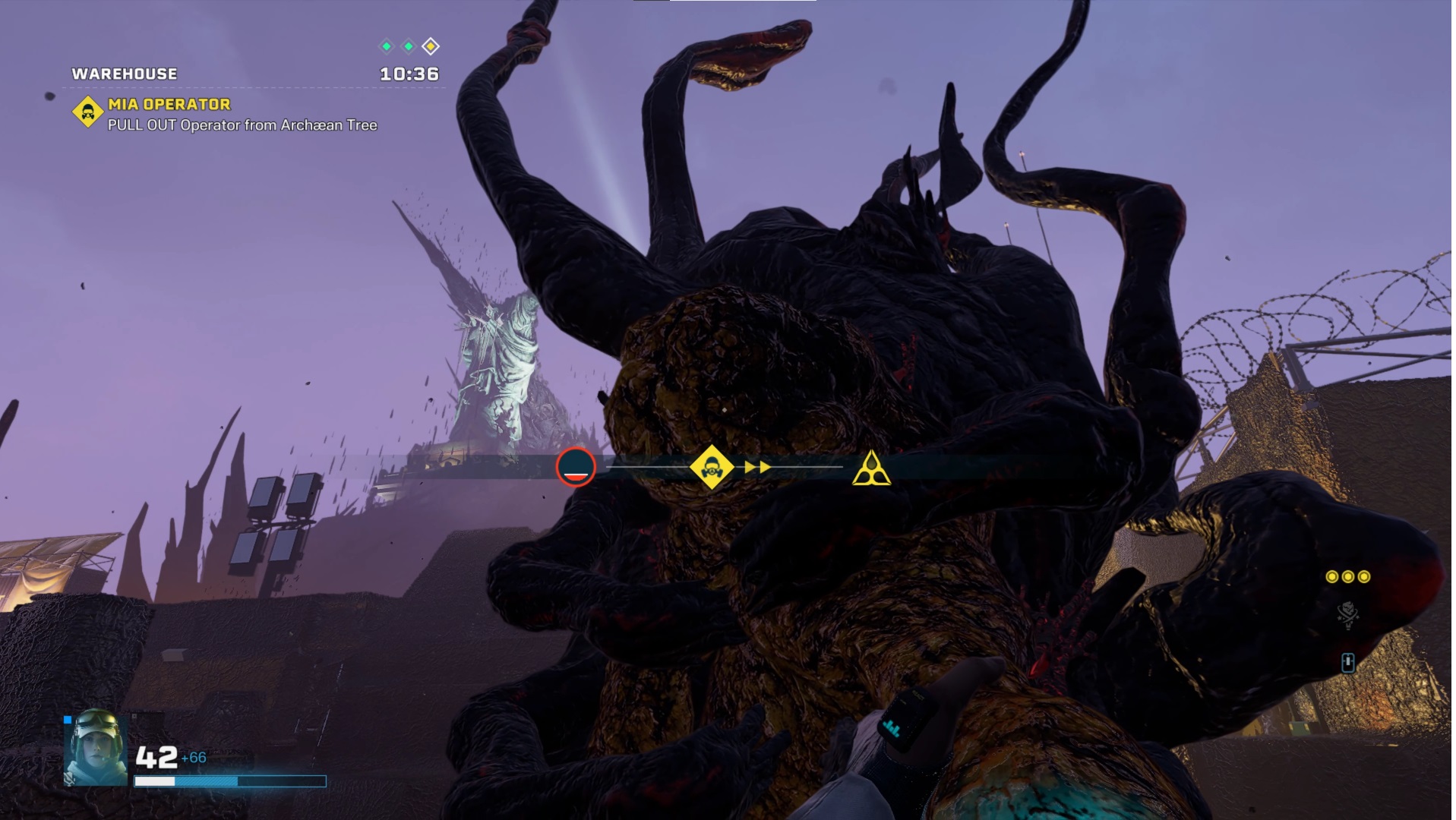The width and height of the screenshot is (1456, 820).
Task: Click the blue gadget device icon
Action: point(1347,663)
